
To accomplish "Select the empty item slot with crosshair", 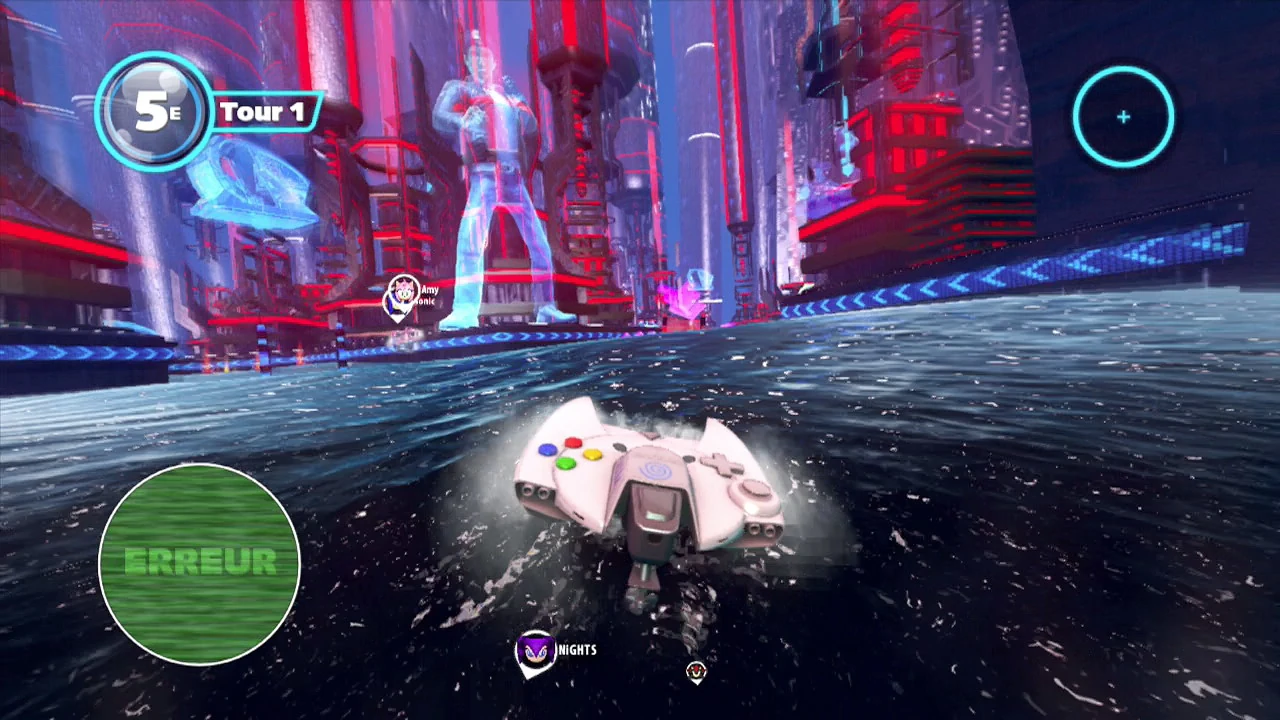I will pyautogui.click(x=1123, y=117).
